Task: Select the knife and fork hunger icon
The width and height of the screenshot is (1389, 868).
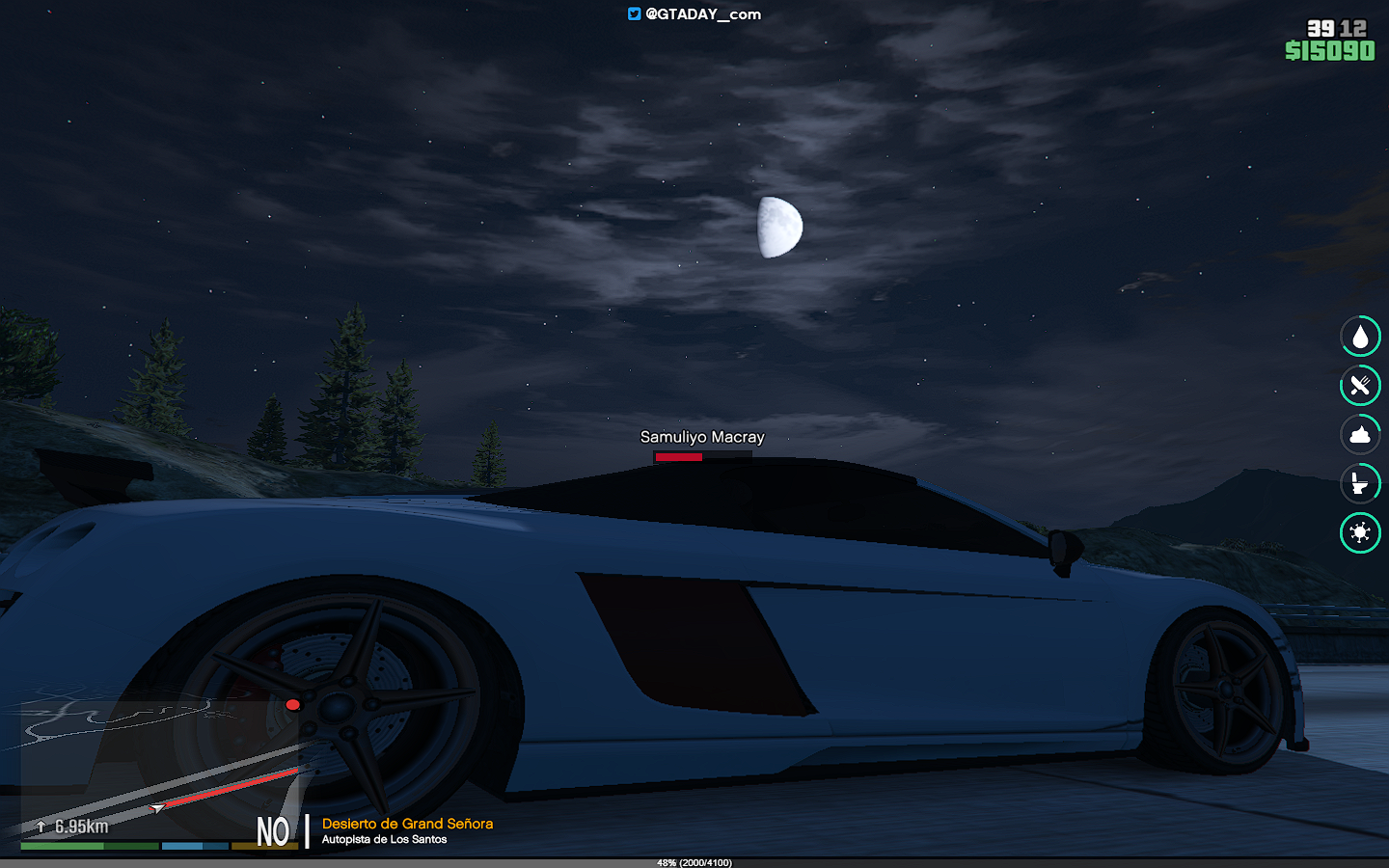Action: coord(1360,386)
